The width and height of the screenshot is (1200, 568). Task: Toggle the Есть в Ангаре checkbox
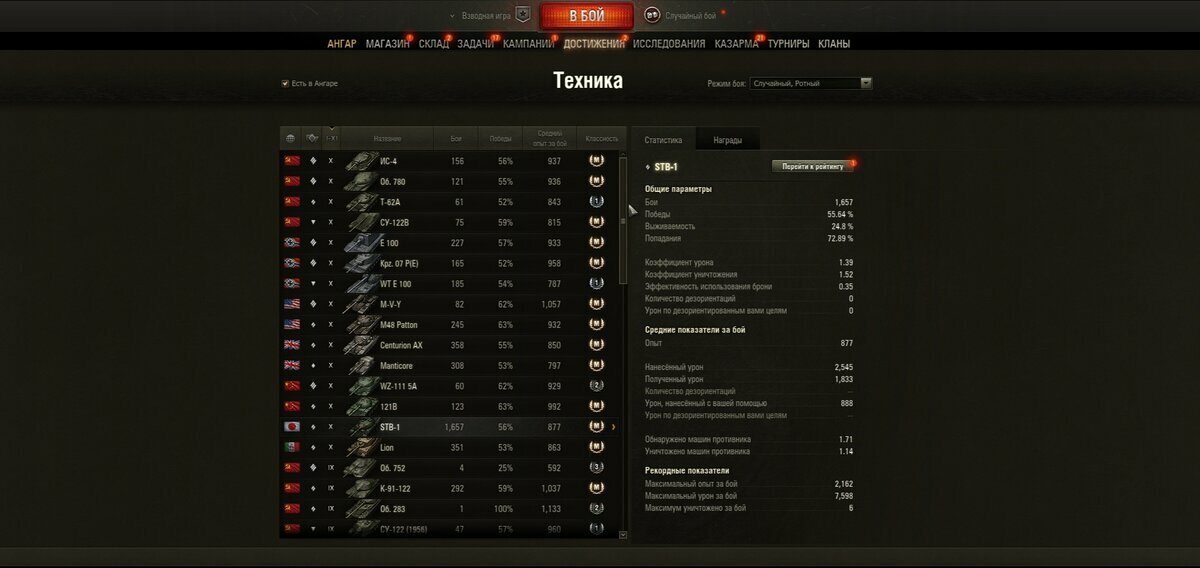click(x=285, y=83)
